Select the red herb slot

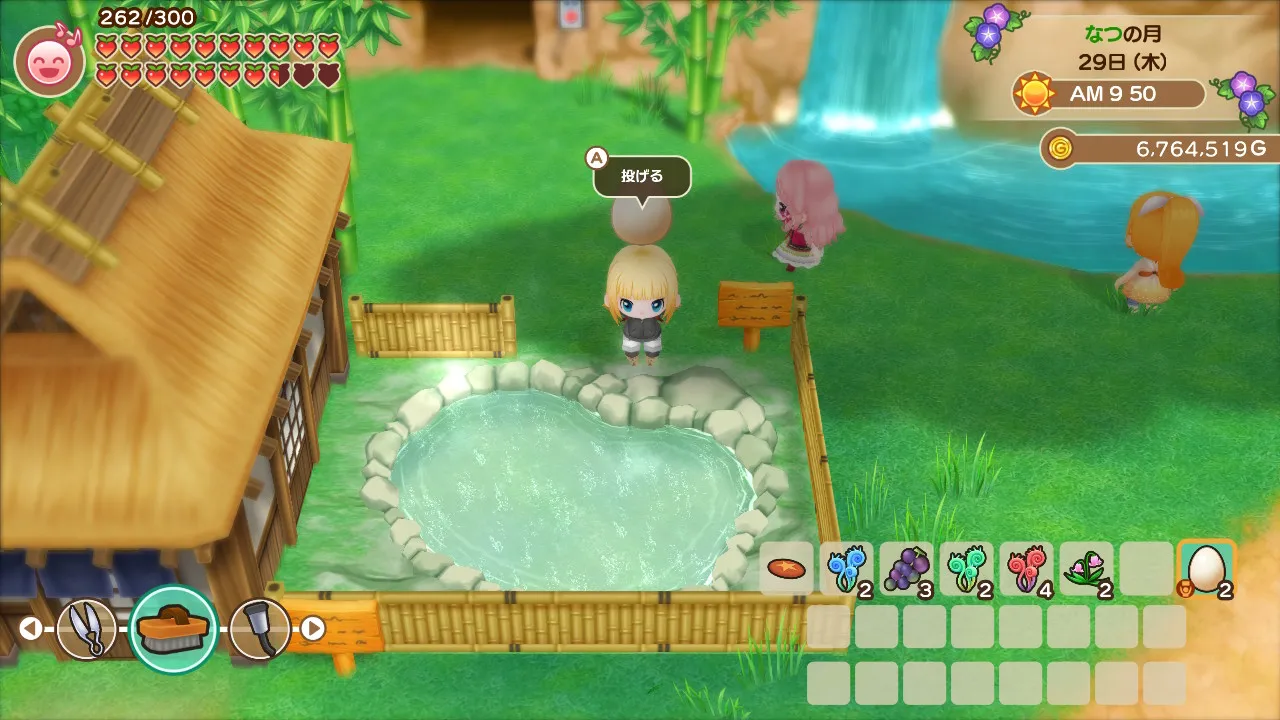click(1026, 569)
